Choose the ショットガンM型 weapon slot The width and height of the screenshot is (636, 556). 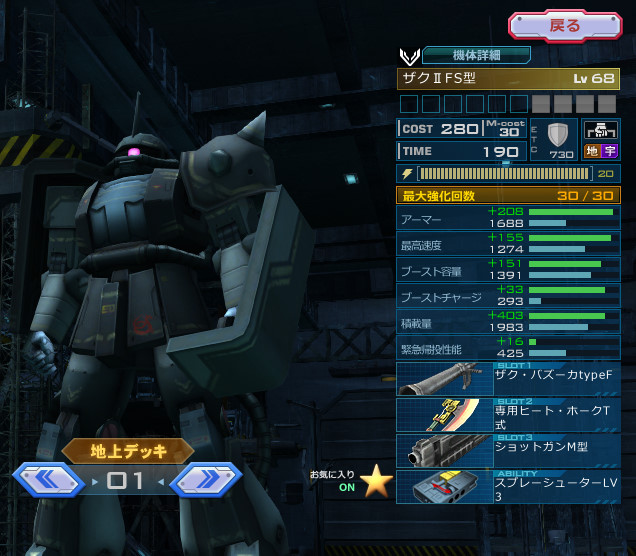[x=508, y=451]
